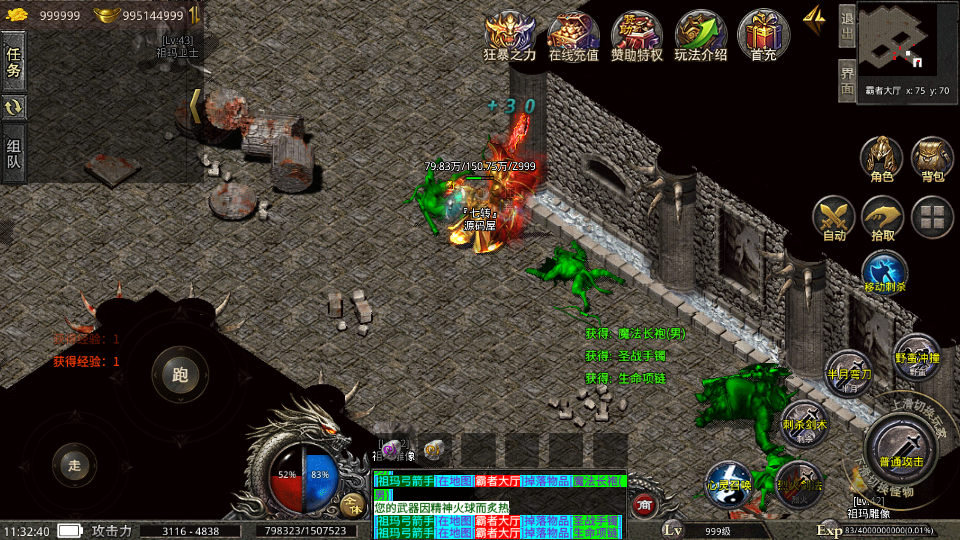This screenshot has height=540, width=960.
Task: Toggle 自动 auto-combat
Action: [x=833, y=218]
